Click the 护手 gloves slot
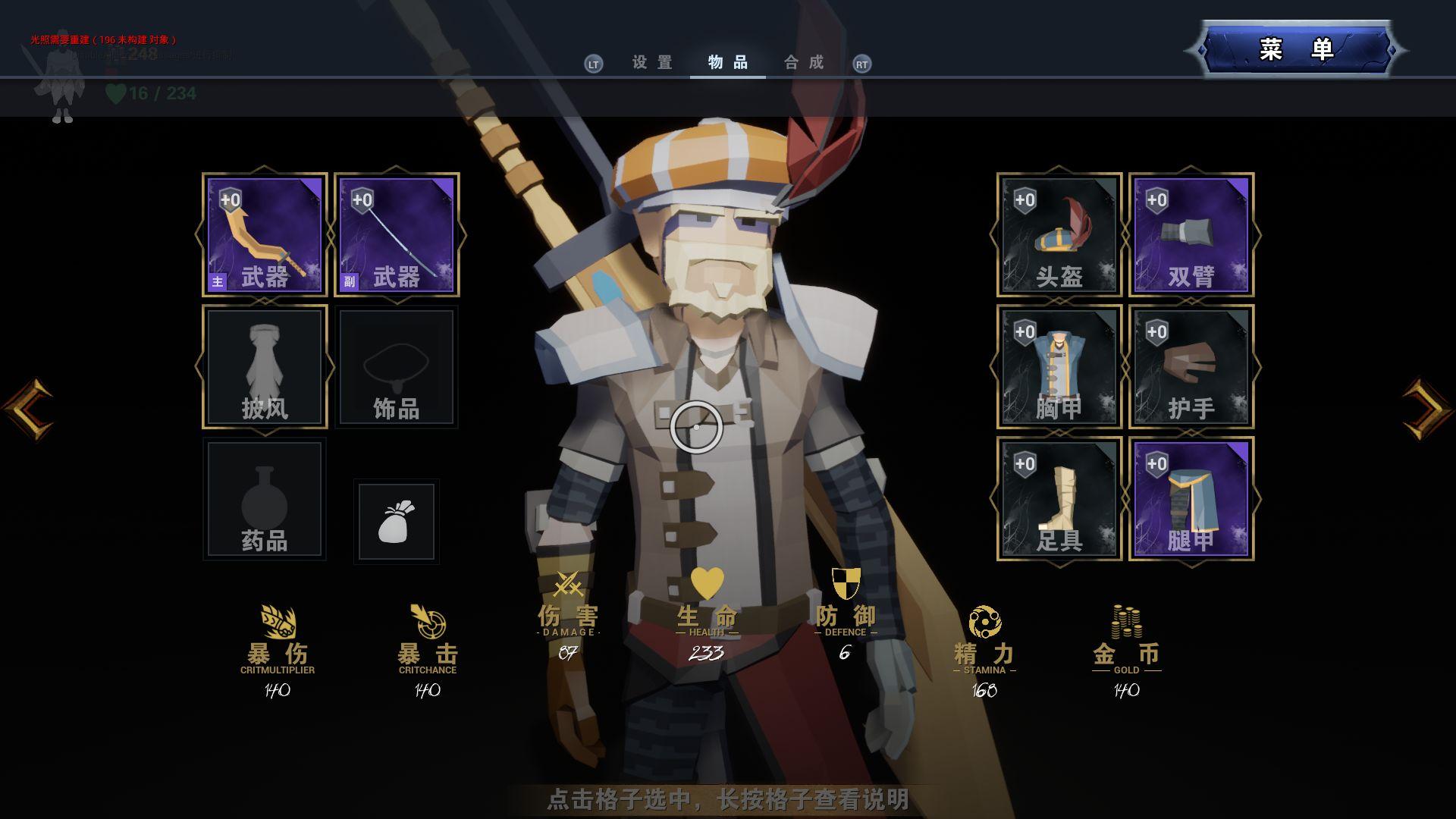This screenshot has height=819, width=1456. pos(1191,367)
